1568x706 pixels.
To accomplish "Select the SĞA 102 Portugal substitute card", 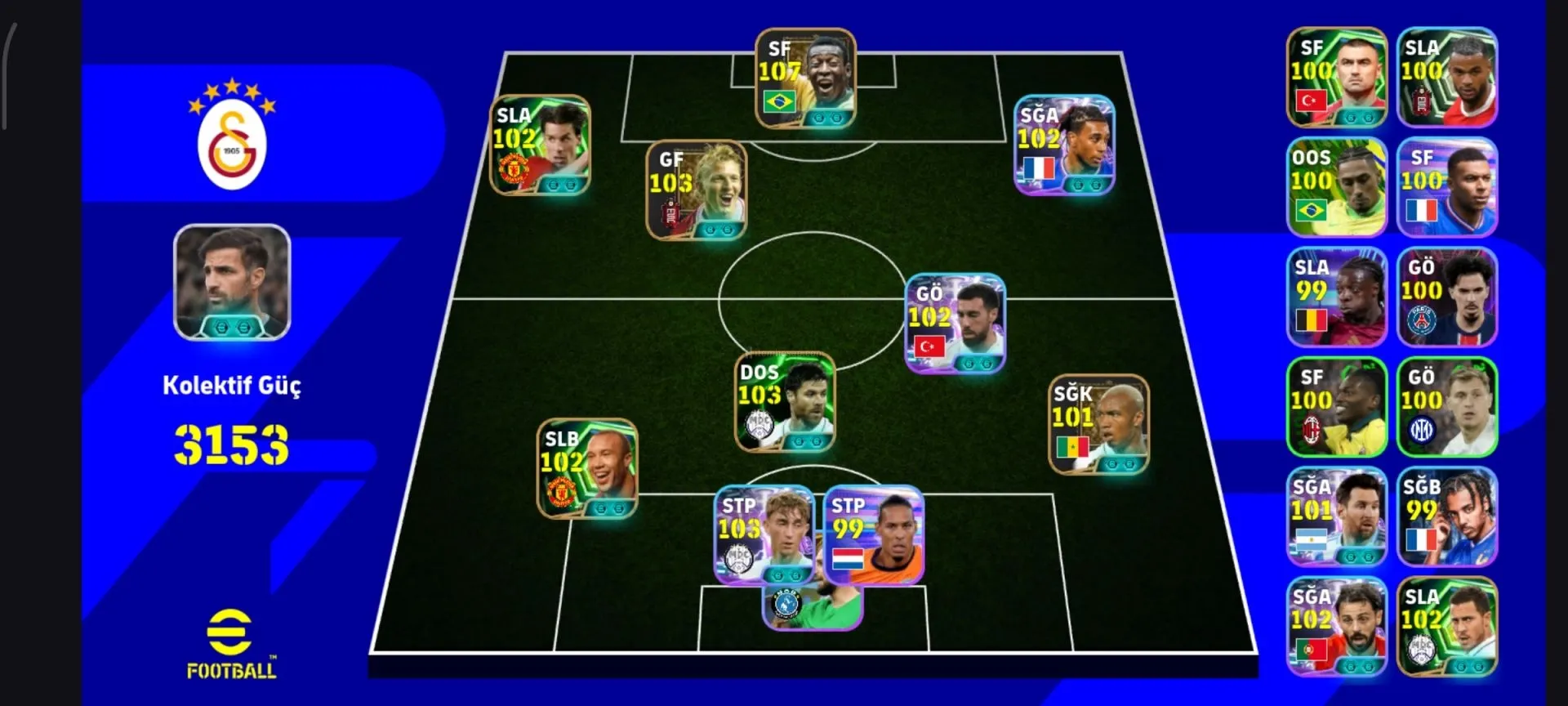I will coord(1337,627).
